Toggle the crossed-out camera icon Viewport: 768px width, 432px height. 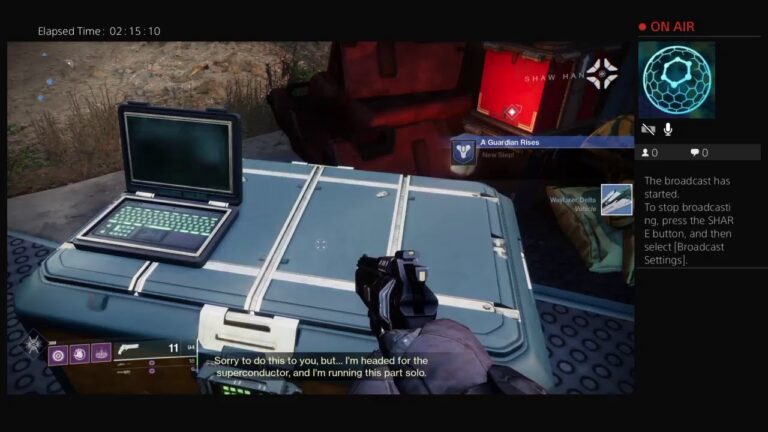point(648,129)
